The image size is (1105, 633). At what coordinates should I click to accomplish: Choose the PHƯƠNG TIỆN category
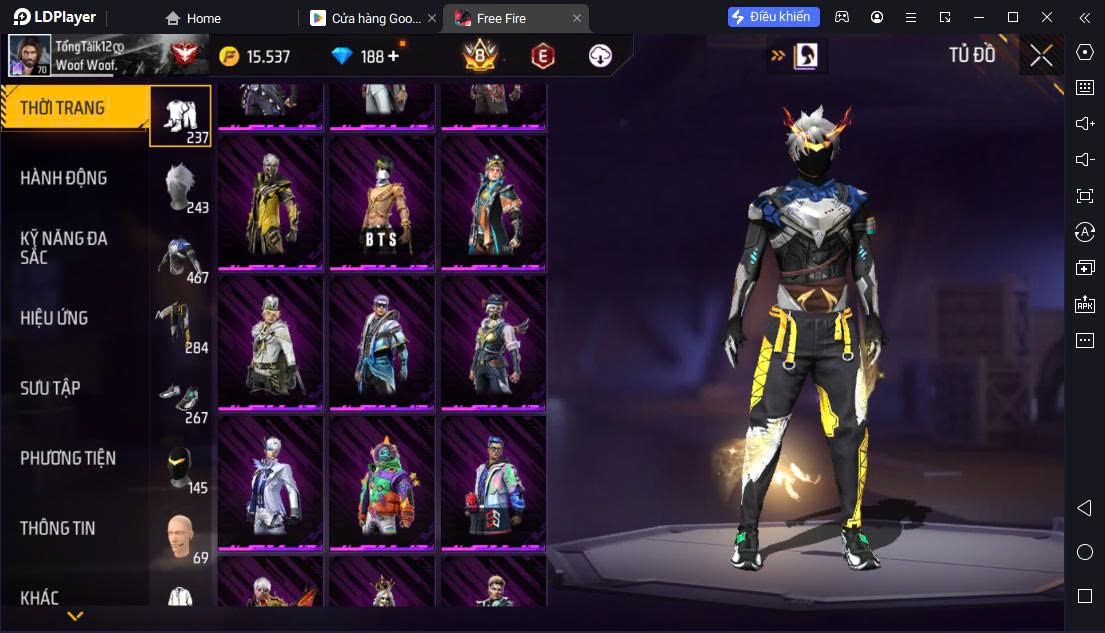(x=68, y=458)
